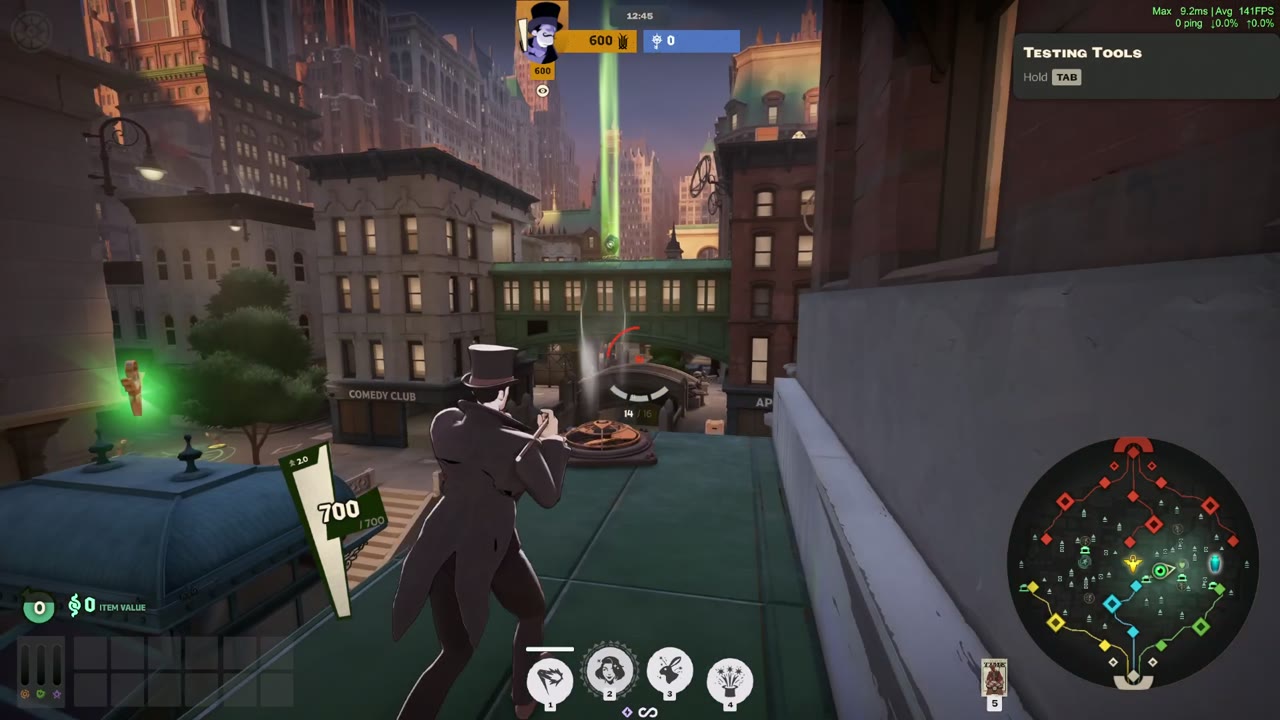1280x720 pixels.
Task: Click the orange 600 enemy souls bar
Action: coord(600,41)
